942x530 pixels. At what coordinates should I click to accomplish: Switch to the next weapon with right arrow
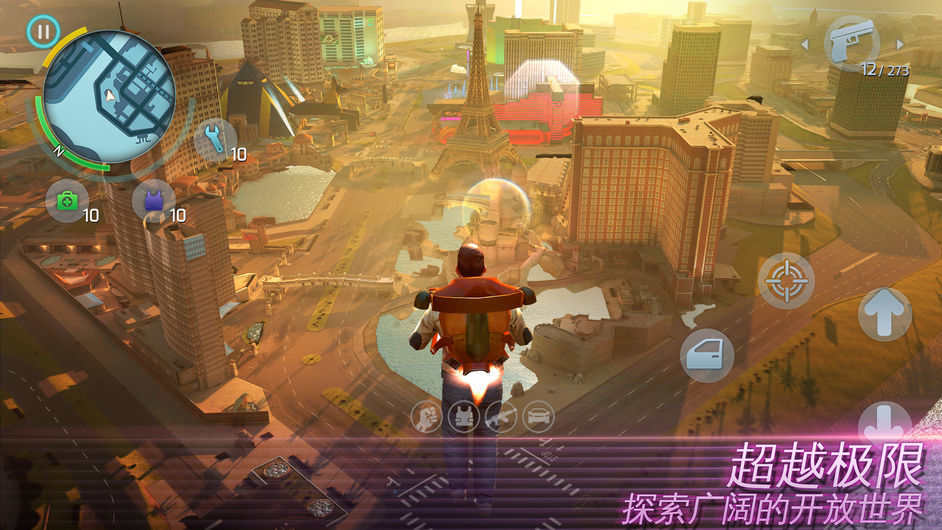click(900, 44)
